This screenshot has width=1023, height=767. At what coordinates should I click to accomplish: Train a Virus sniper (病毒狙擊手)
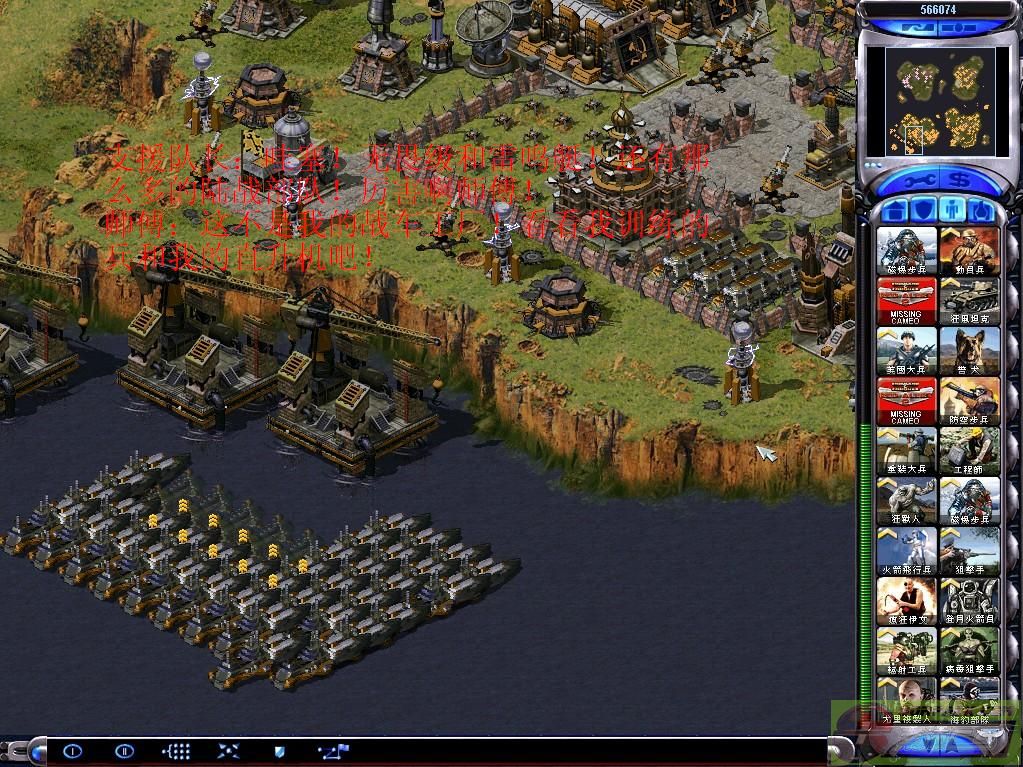point(969,651)
